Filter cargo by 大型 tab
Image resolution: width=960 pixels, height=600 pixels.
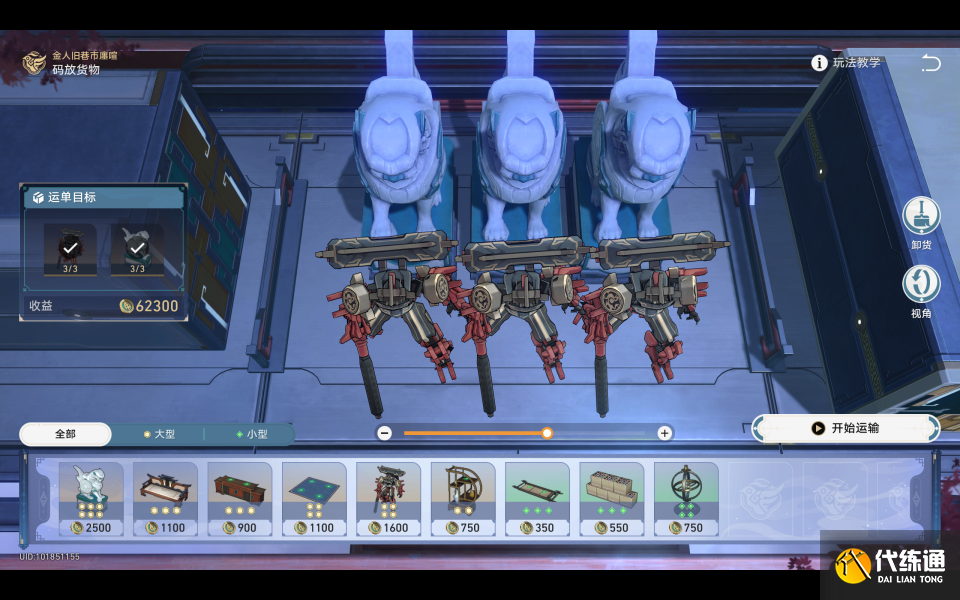click(158, 434)
